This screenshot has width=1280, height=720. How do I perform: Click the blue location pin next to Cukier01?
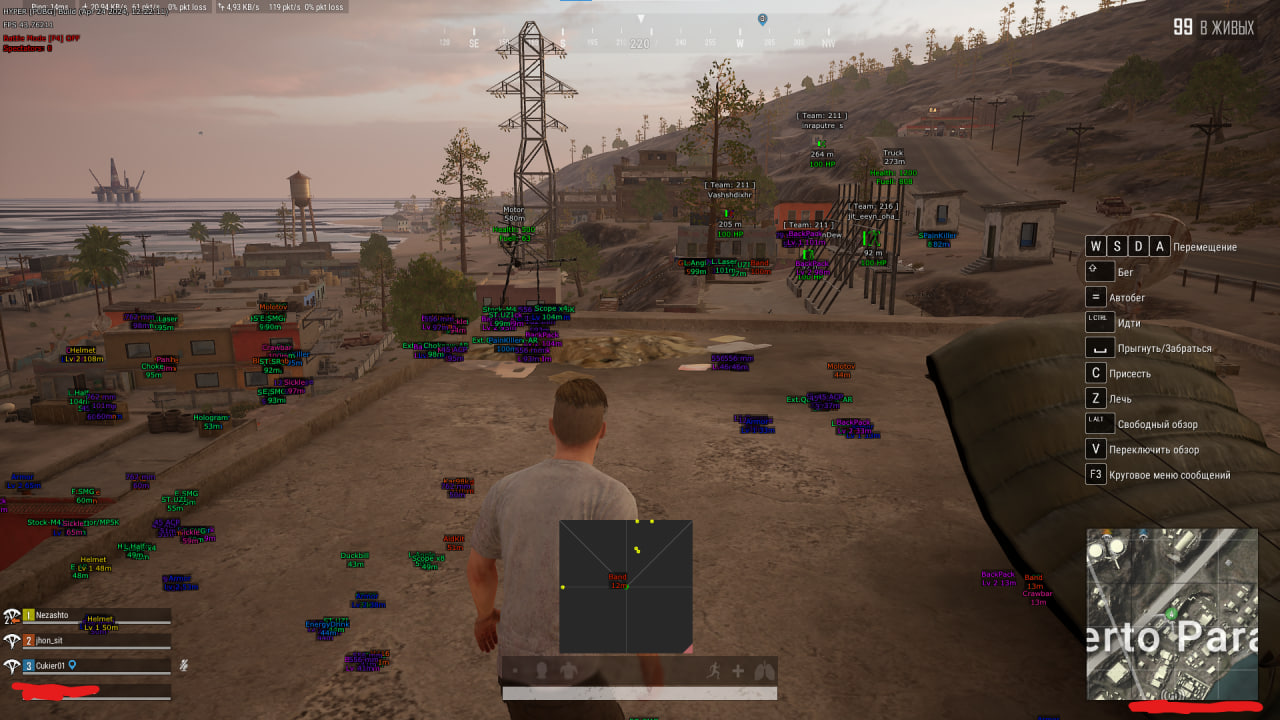tap(72, 666)
